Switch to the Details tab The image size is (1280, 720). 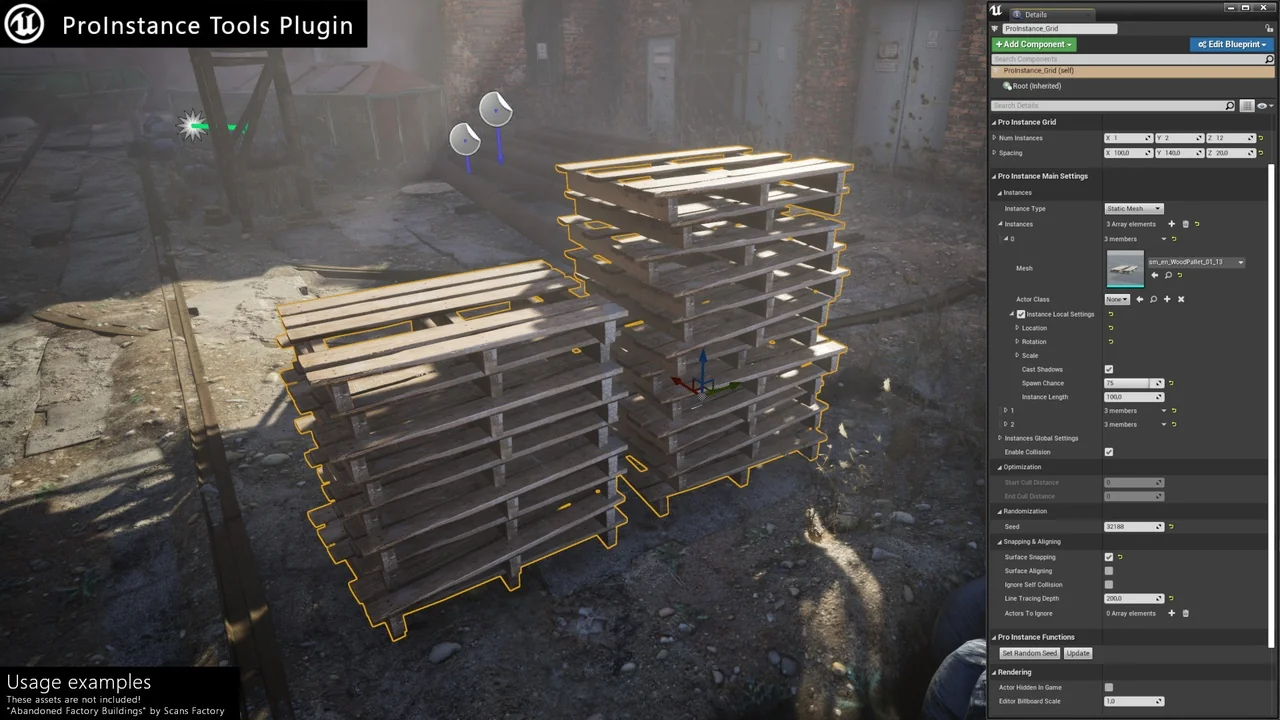click(1035, 14)
